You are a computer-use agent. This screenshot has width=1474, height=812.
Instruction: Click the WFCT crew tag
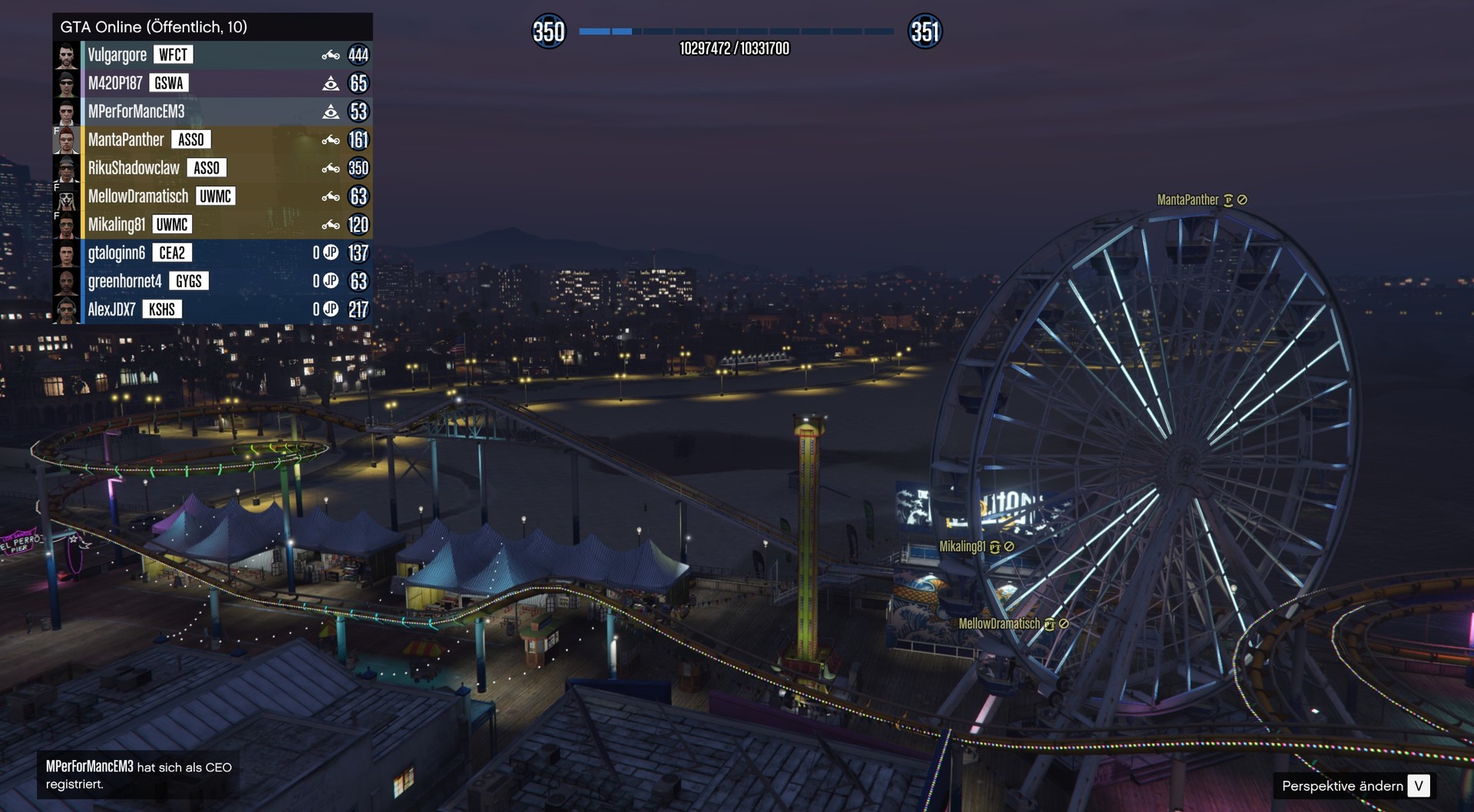[173, 55]
